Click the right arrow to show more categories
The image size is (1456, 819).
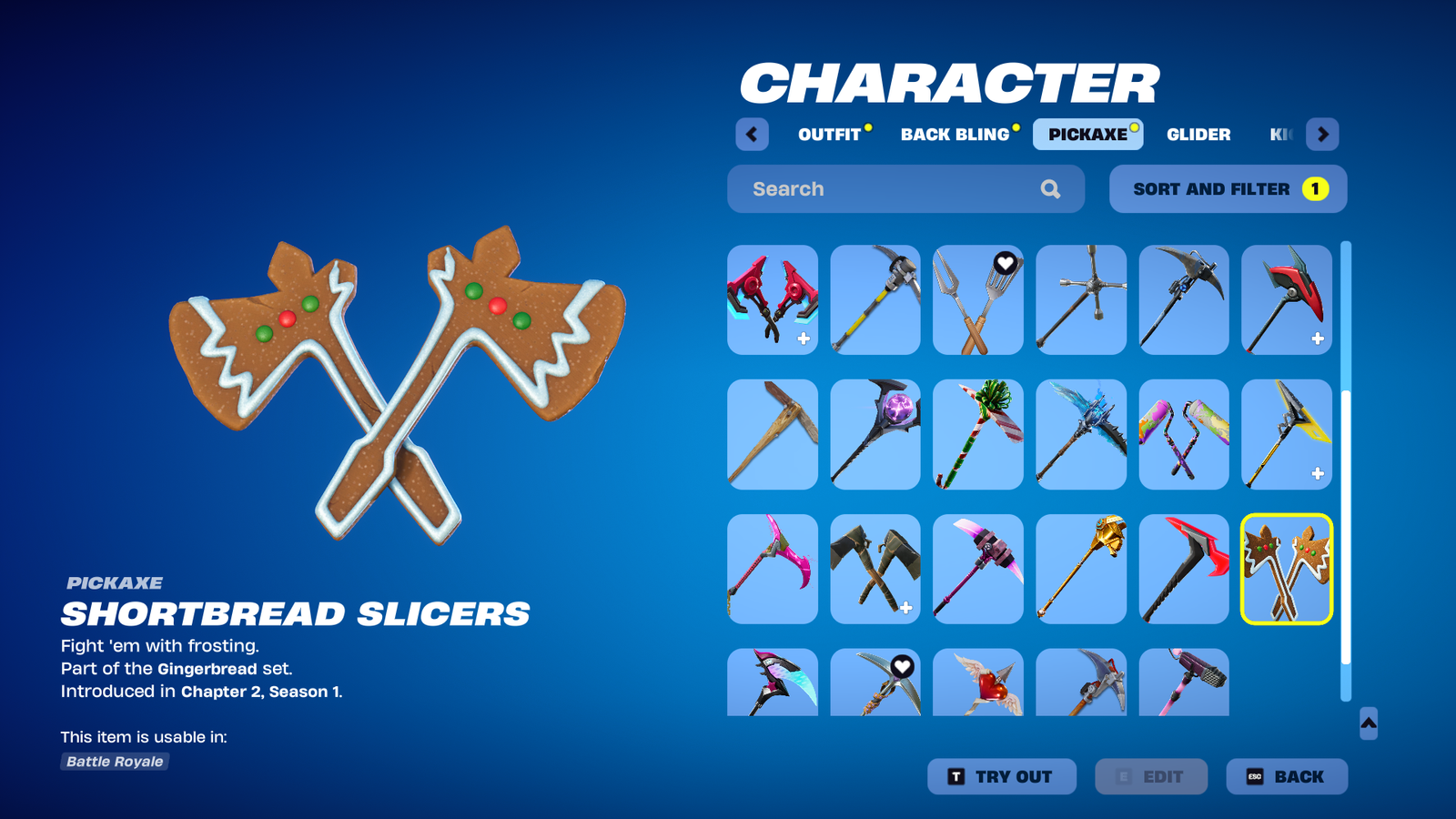1322,135
